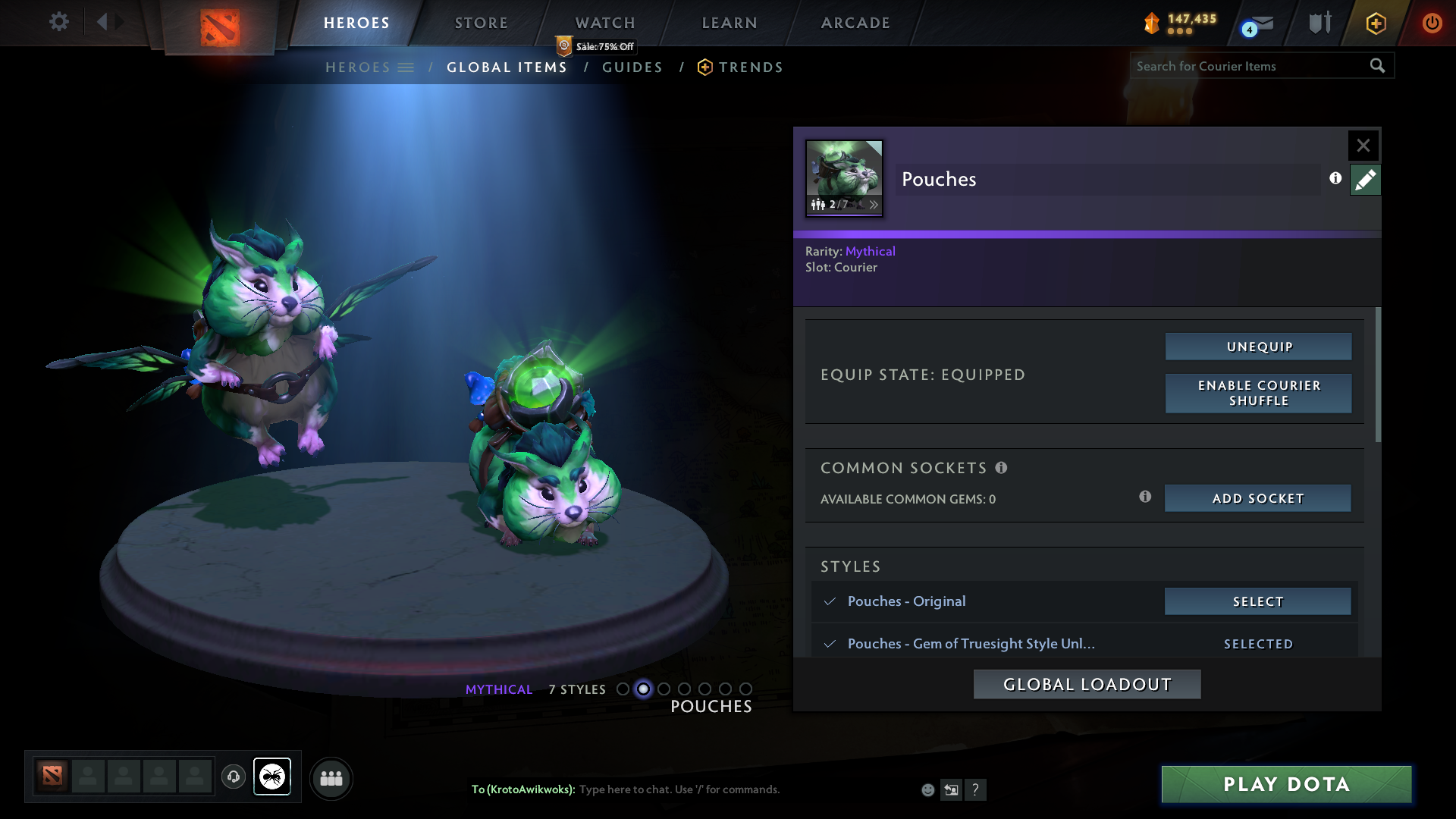
Task: Click the Dota Plus hexagon icon
Action: click(1375, 23)
